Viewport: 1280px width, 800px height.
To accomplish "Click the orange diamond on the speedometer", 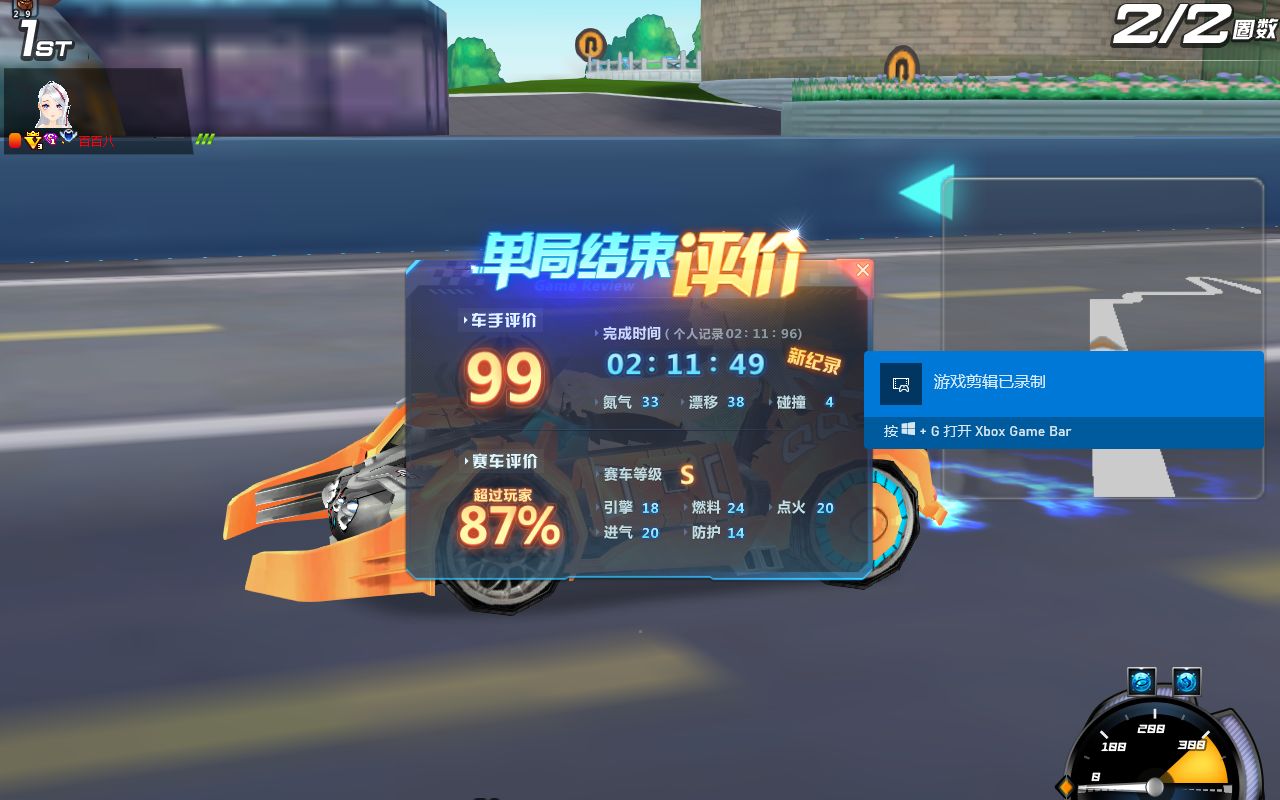I will click(x=1067, y=788).
